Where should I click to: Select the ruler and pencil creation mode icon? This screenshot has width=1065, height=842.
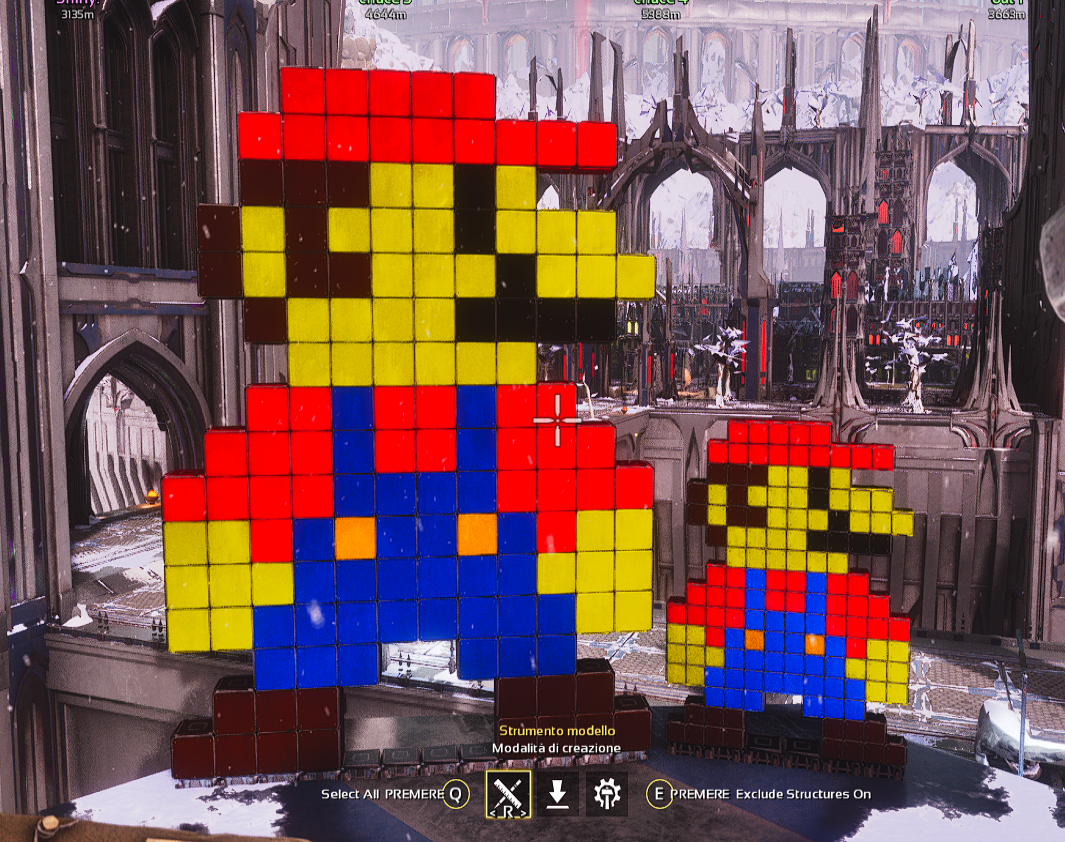point(508,793)
